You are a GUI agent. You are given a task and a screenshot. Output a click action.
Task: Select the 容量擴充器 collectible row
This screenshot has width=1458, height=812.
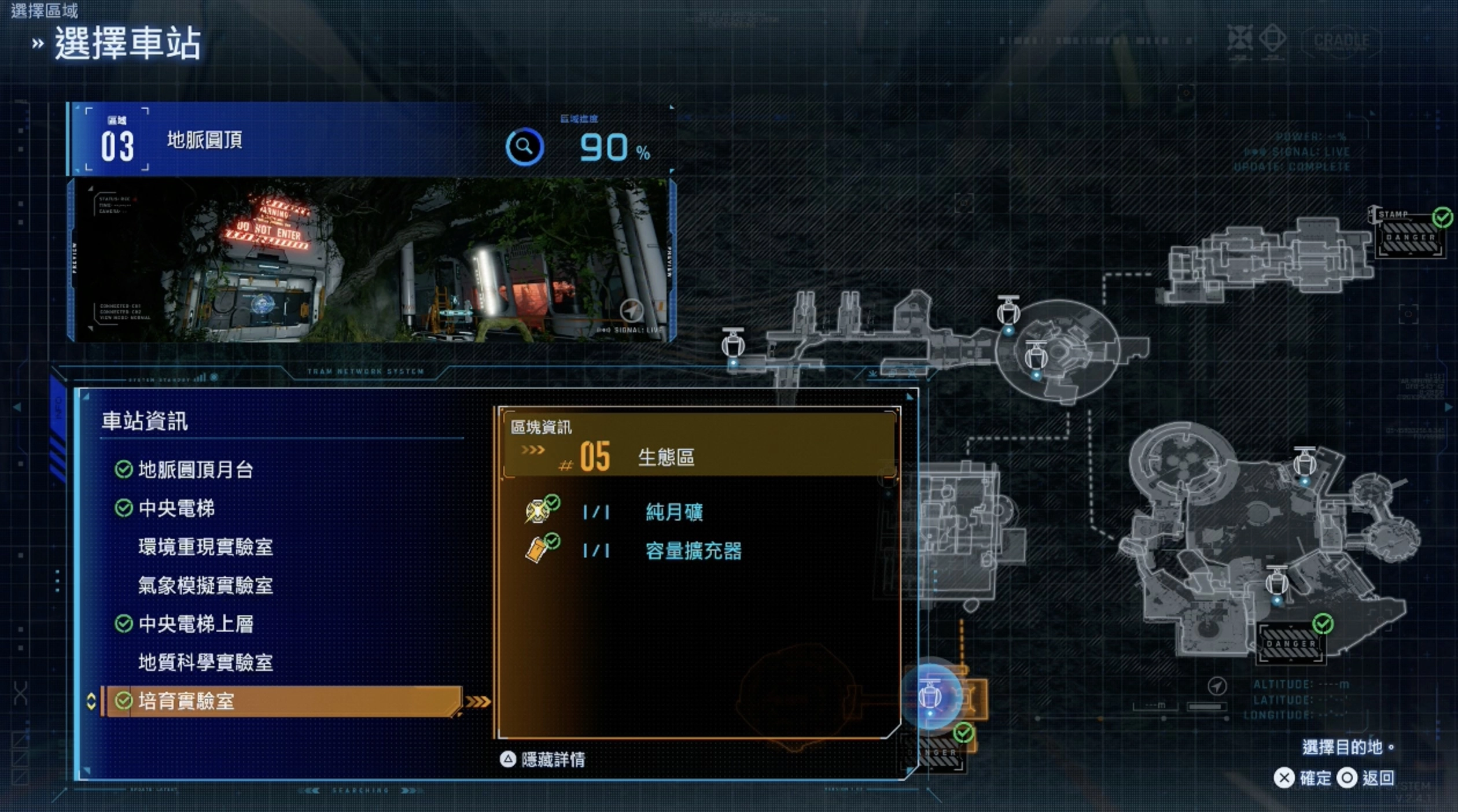tap(693, 551)
